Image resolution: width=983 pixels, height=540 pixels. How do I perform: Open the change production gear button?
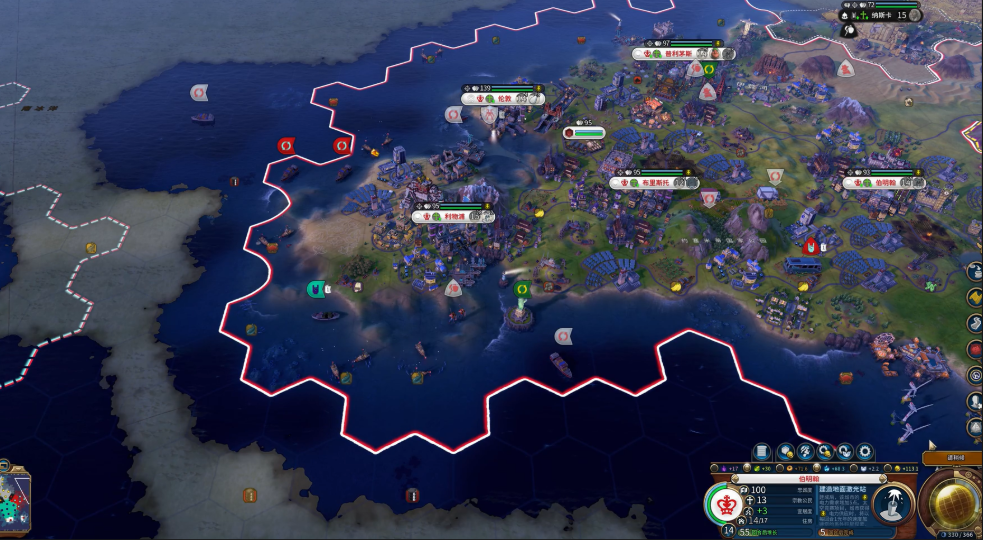click(x=866, y=452)
